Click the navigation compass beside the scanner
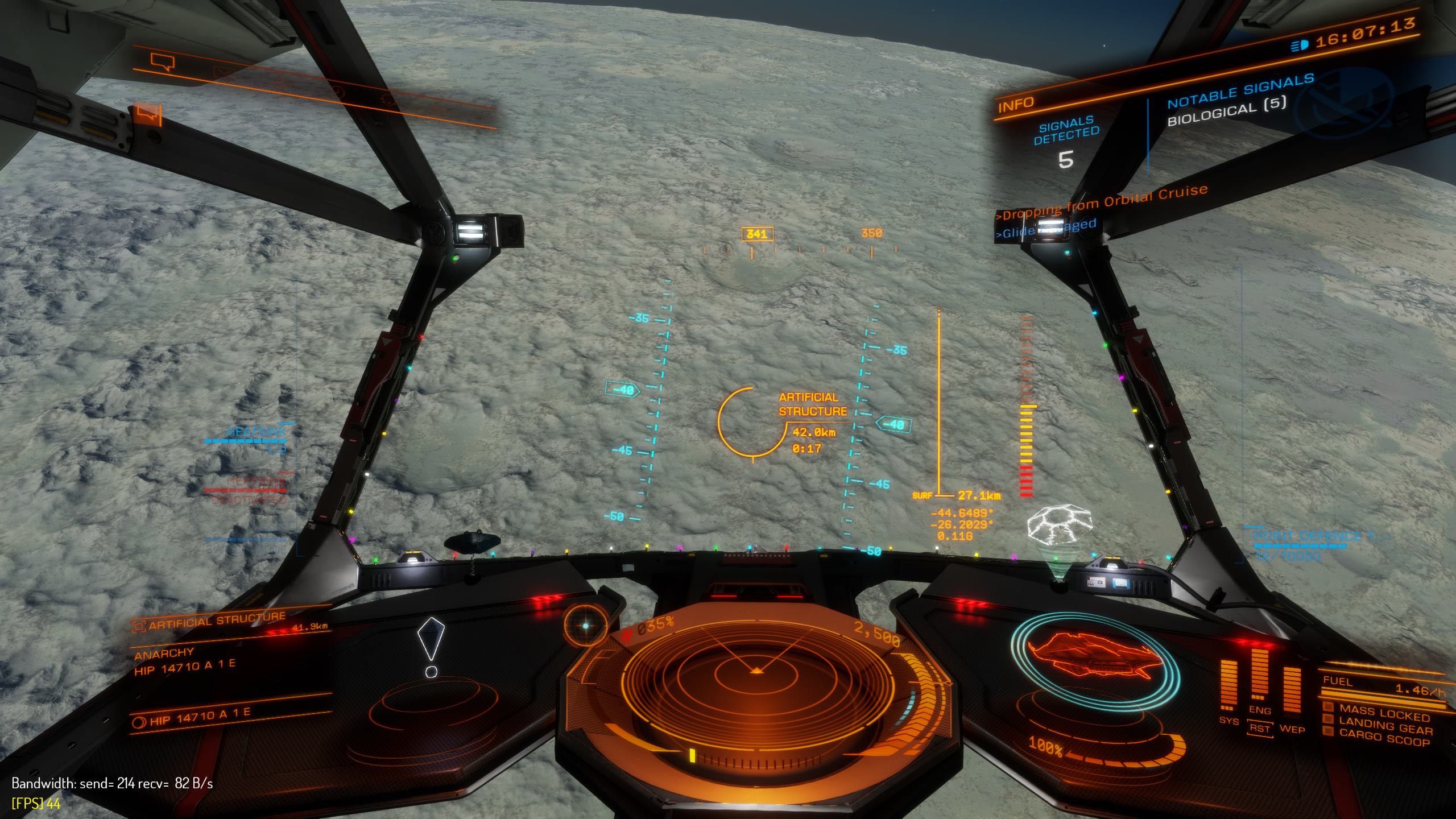Screen dimensions: 1456x819 click(x=586, y=626)
